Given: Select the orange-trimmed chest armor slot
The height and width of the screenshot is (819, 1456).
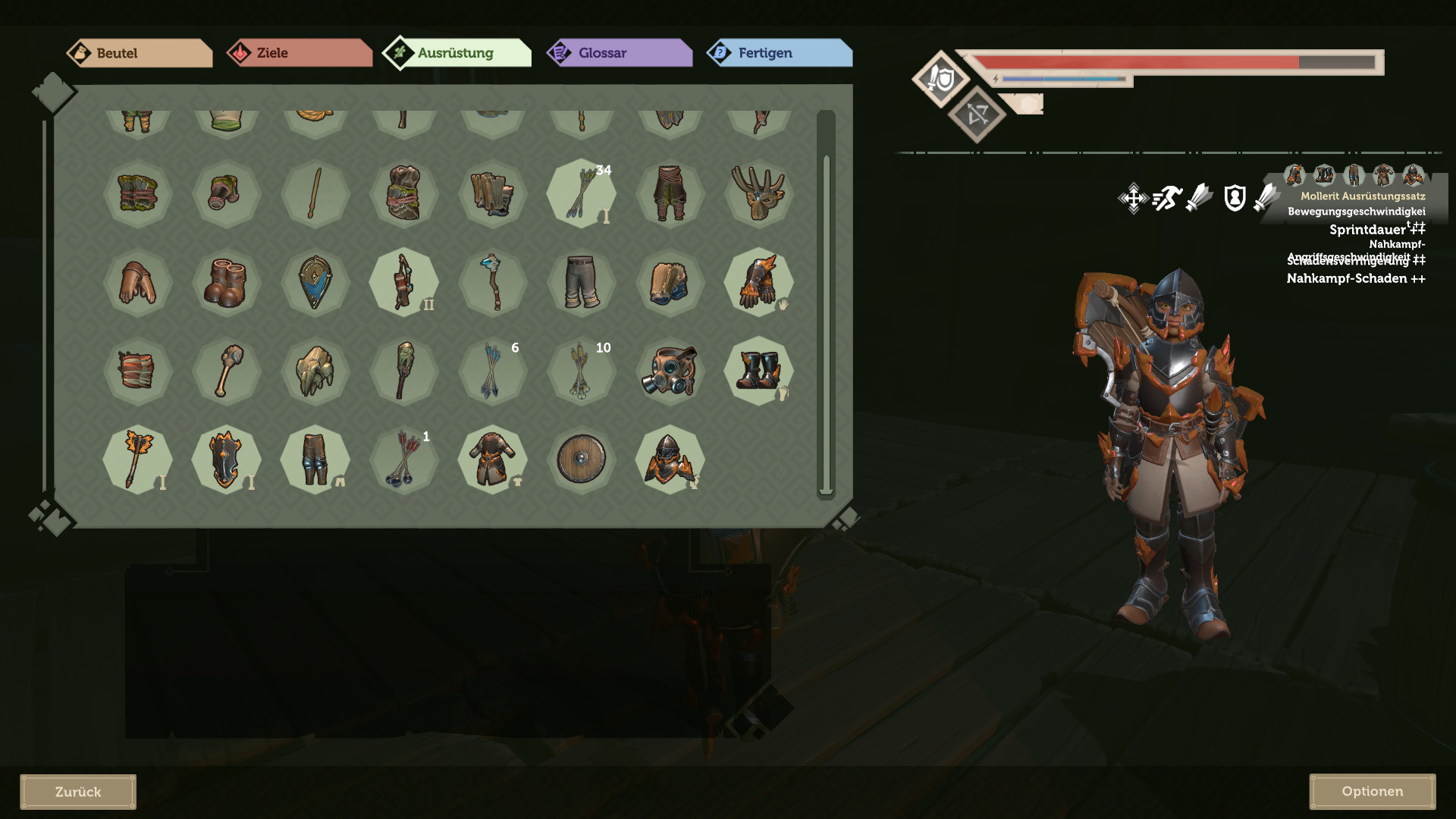Looking at the screenshot, I should coord(493,459).
